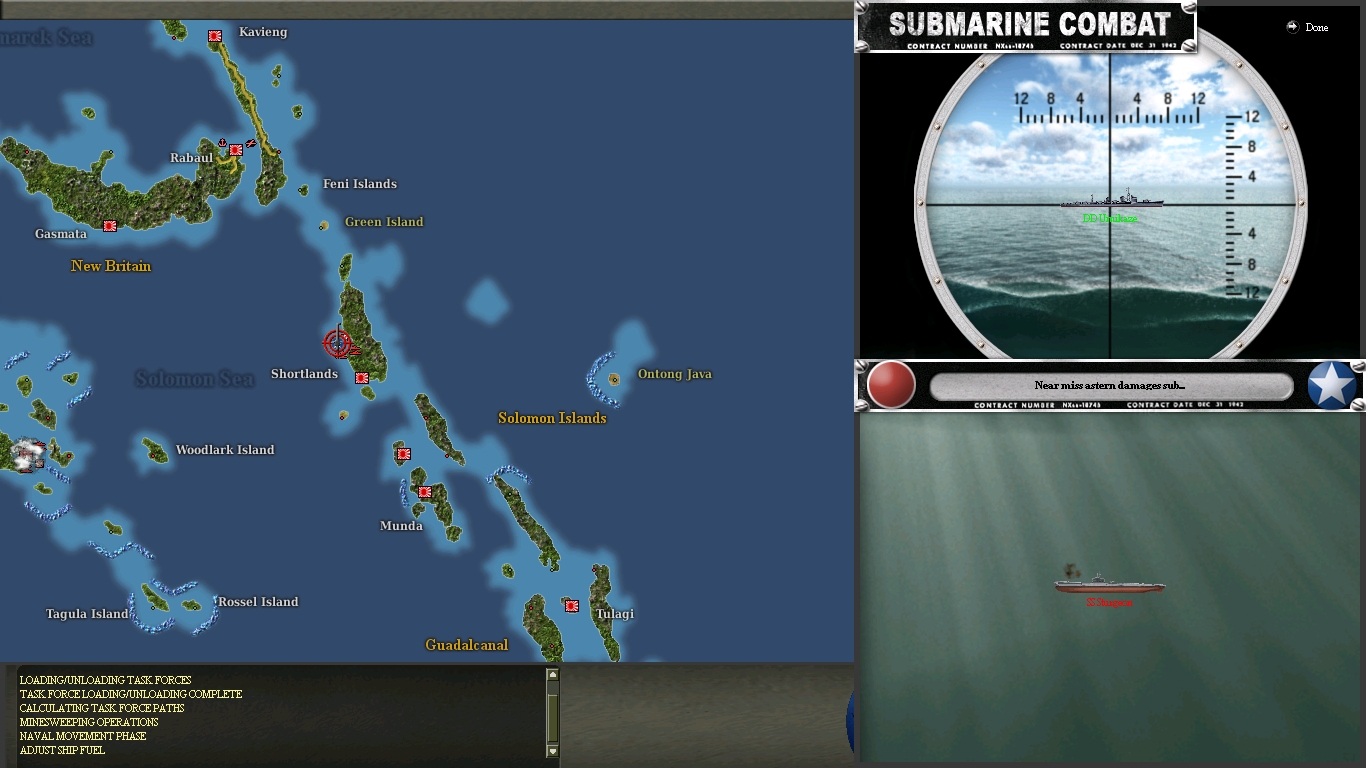Click the blue star emblem on the combat banner
This screenshot has height=768, width=1366.
(1332, 385)
